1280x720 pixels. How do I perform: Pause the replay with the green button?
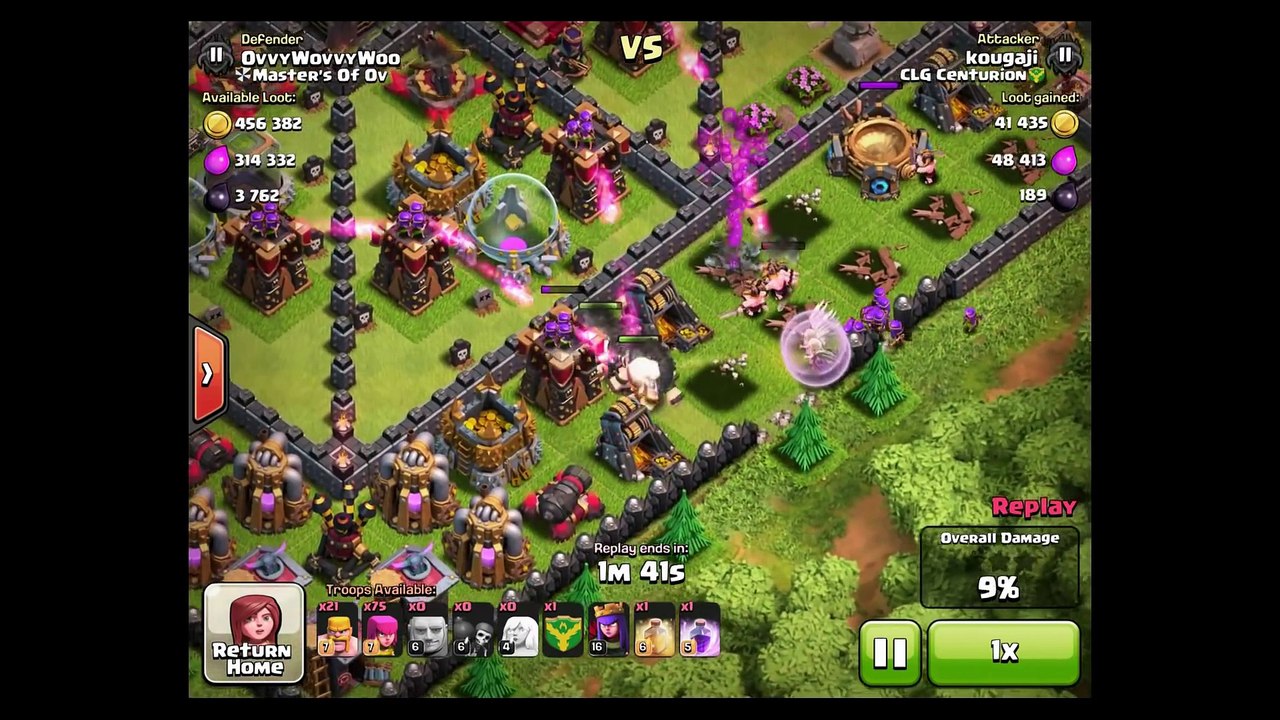889,652
